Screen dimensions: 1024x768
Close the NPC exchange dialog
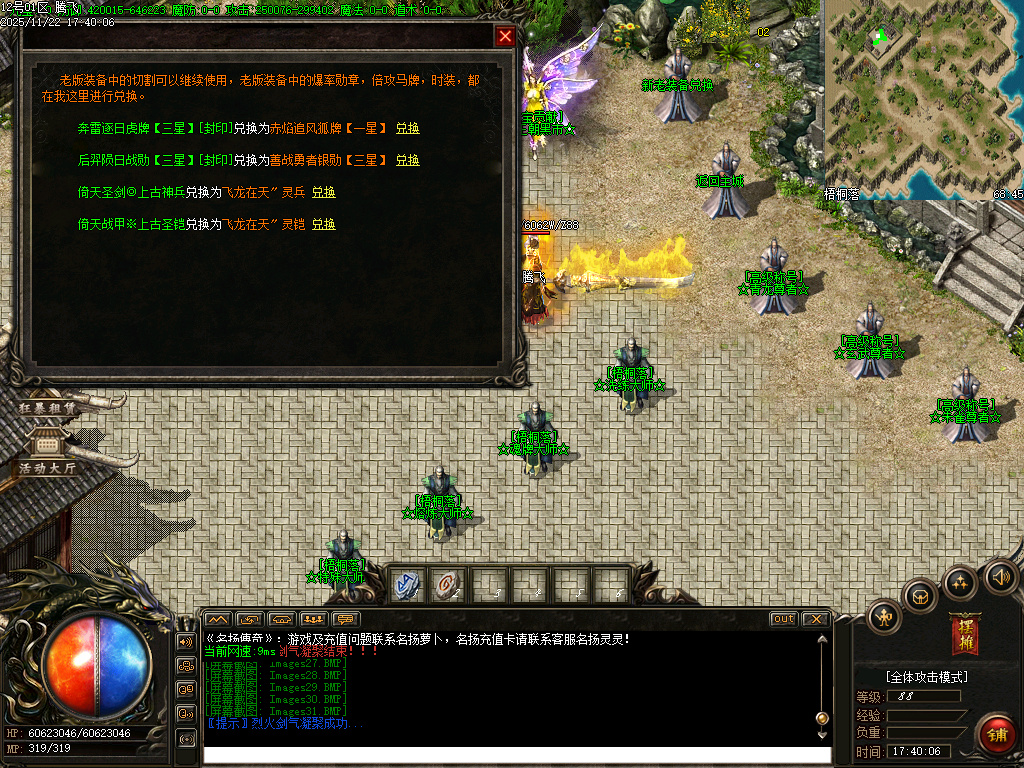(x=505, y=37)
